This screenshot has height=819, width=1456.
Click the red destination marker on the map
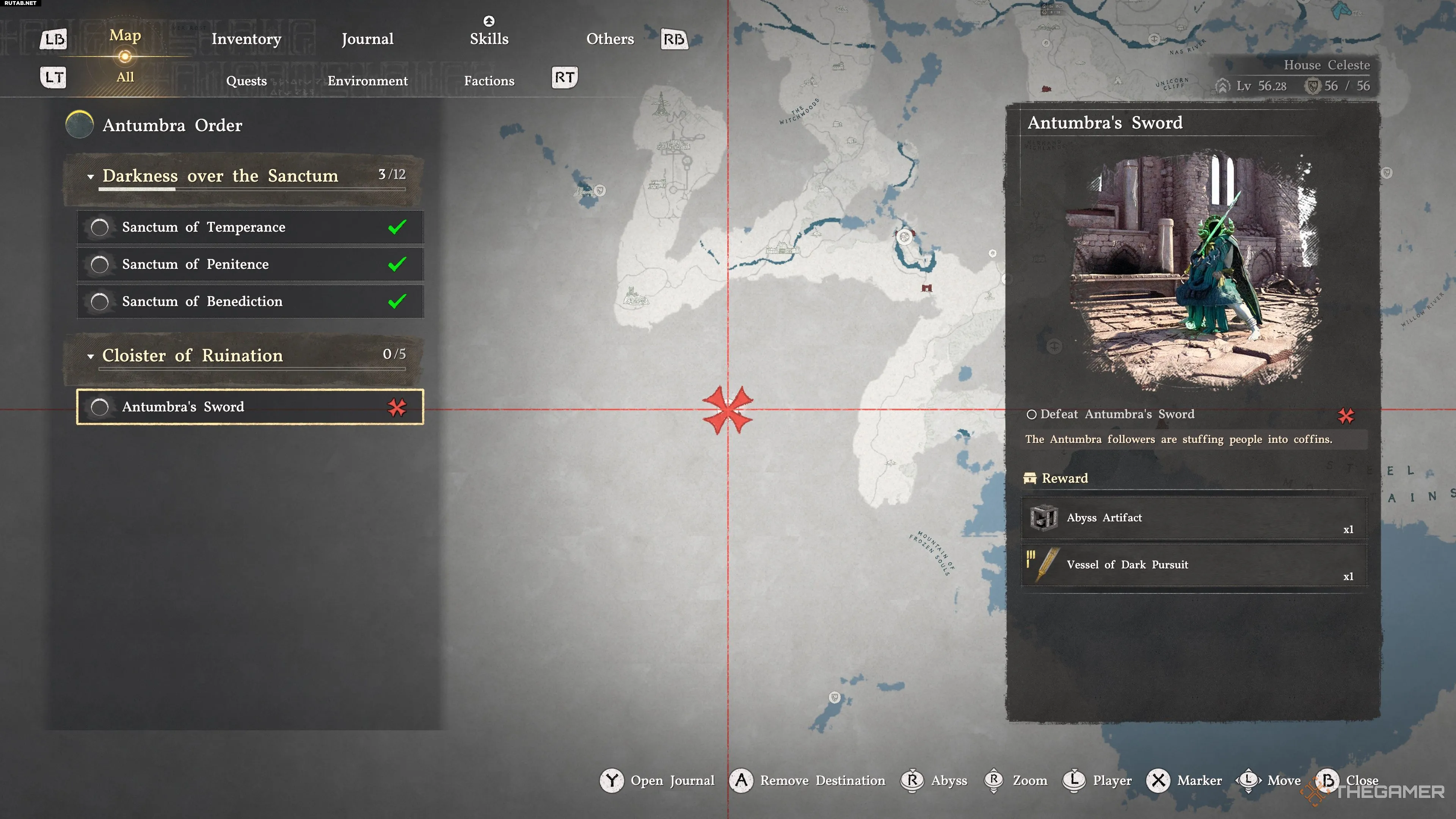(x=728, y=410)
